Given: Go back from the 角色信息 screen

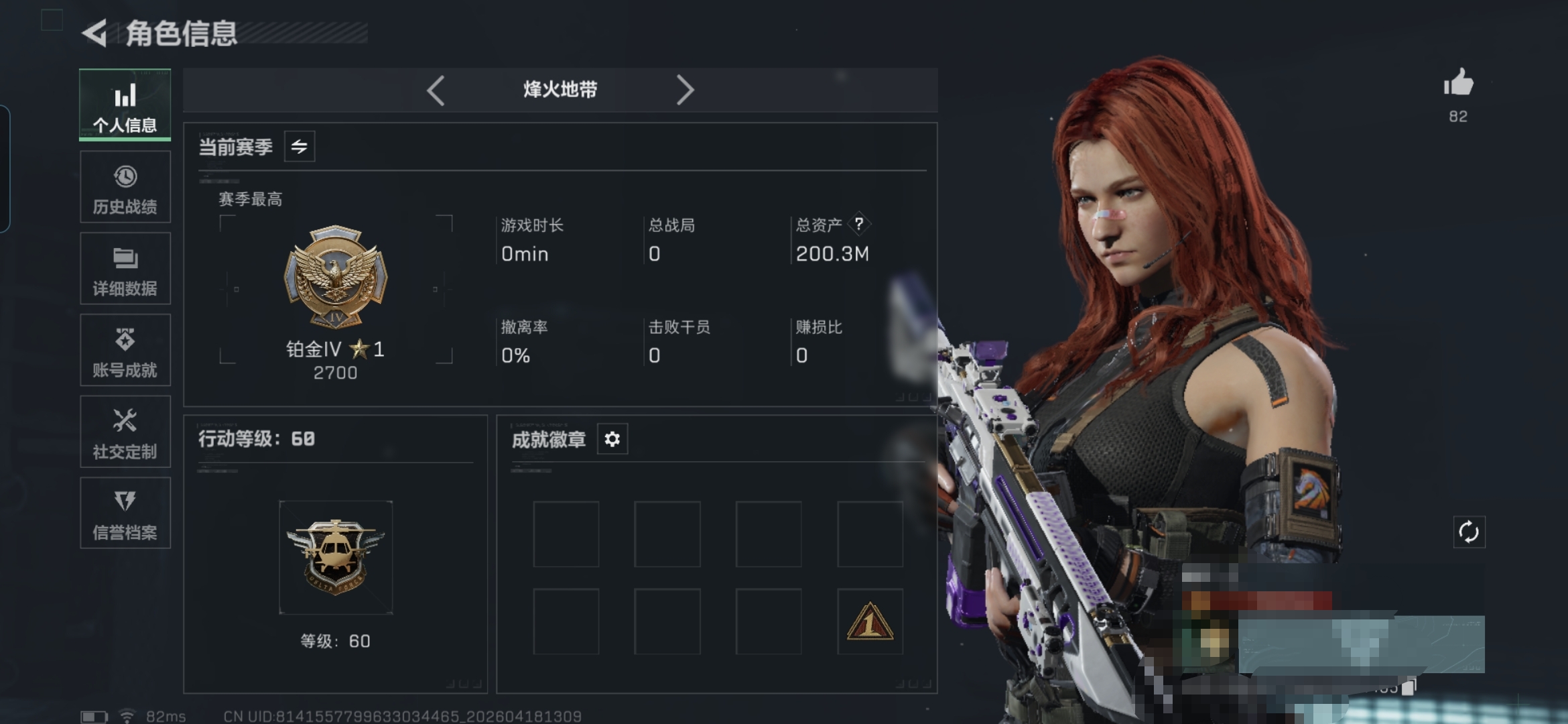Looking at the screenshot, I should click(95, 33).
